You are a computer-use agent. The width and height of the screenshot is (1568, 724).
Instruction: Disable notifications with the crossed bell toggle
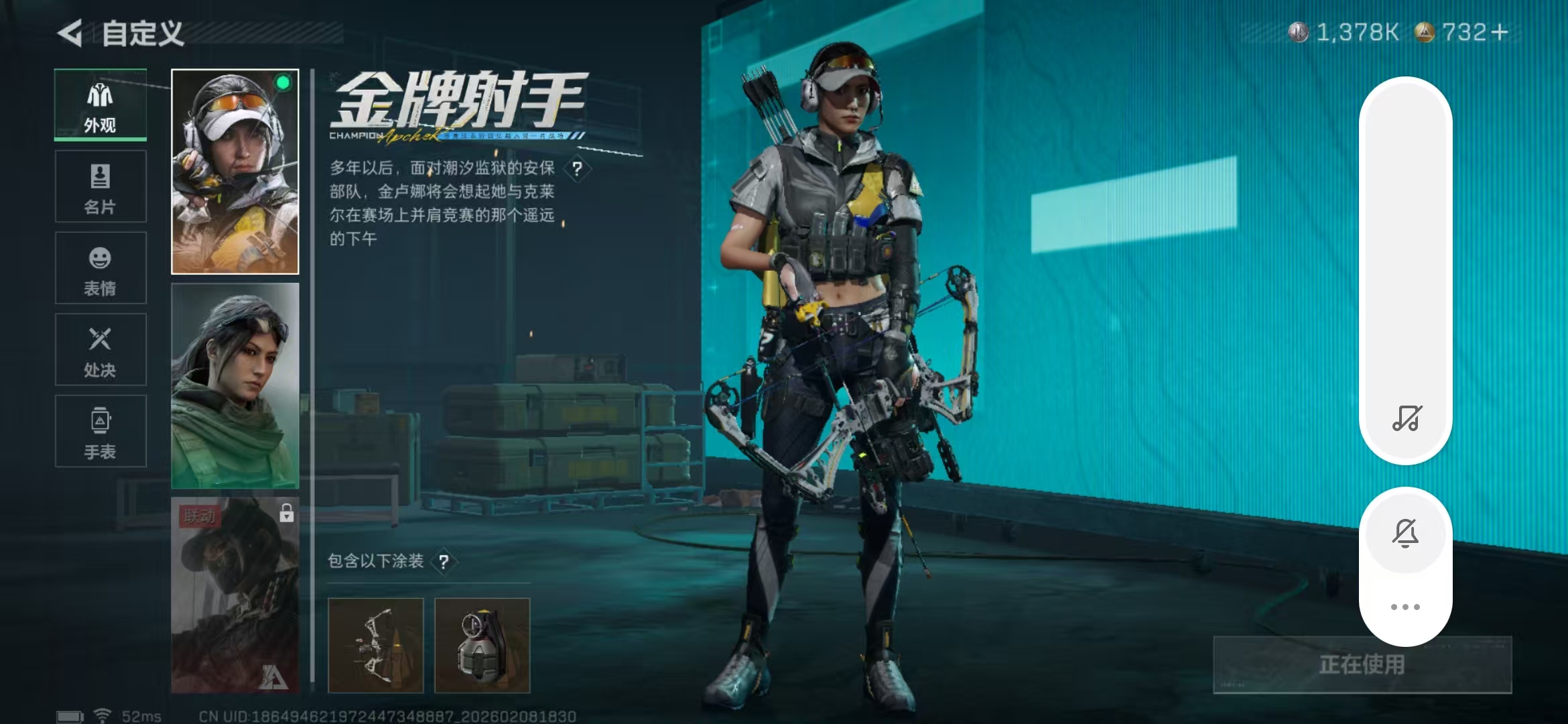(x=1405, y=532)
